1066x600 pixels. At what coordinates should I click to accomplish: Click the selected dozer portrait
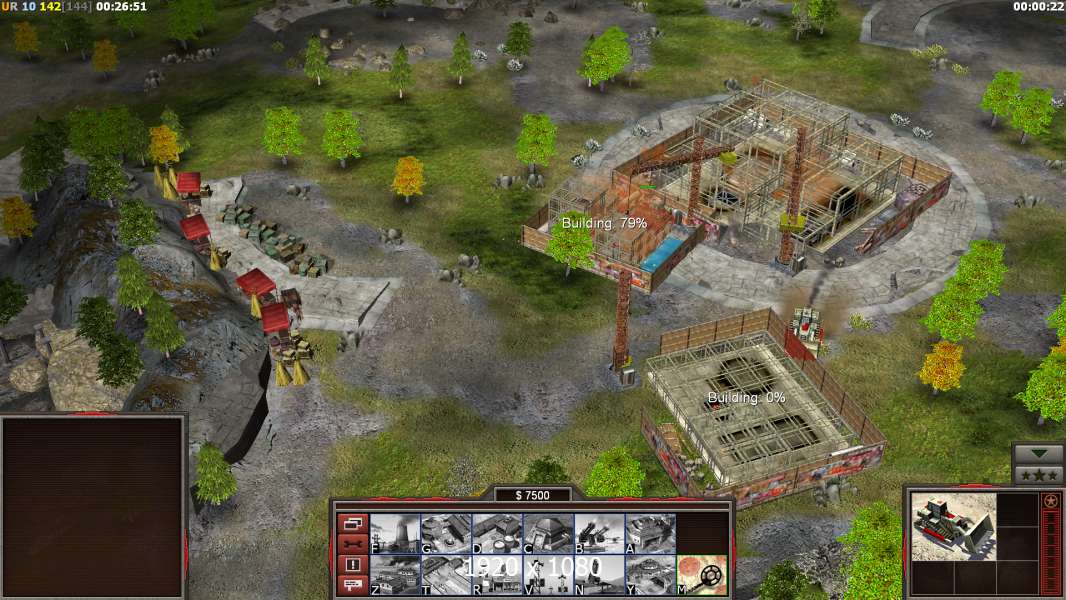[x=954, y=527]
